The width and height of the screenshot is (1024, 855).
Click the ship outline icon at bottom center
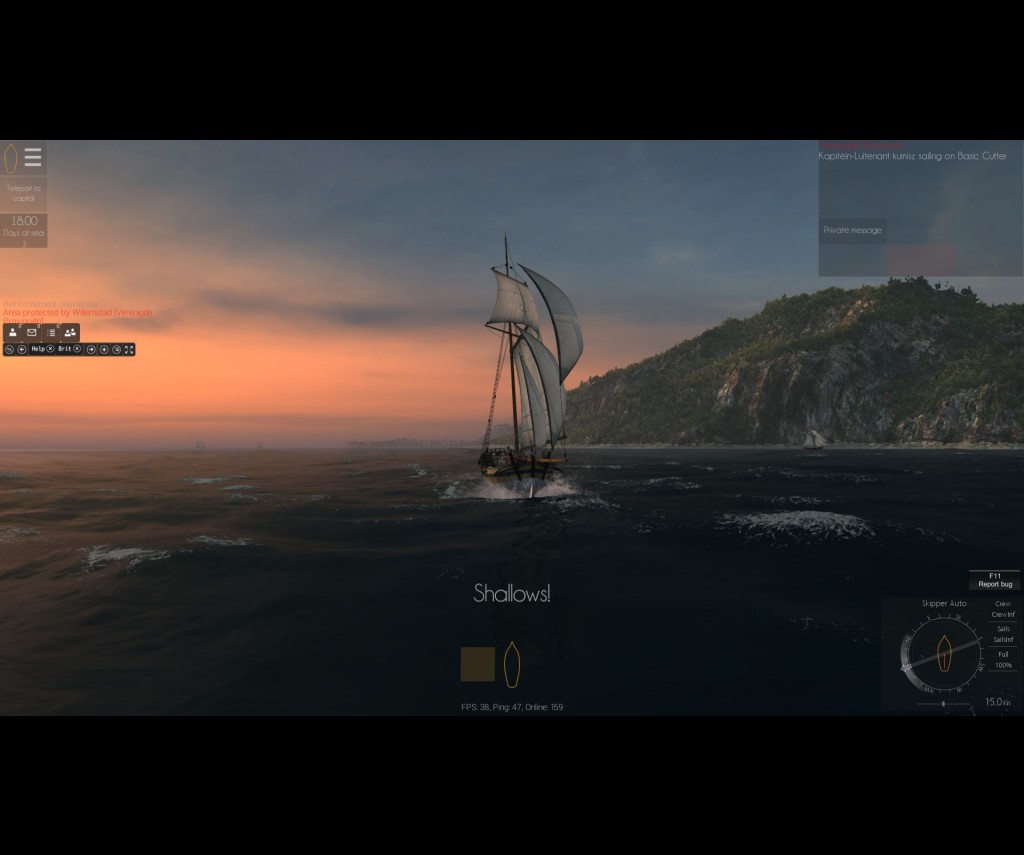tap(511, 664)
